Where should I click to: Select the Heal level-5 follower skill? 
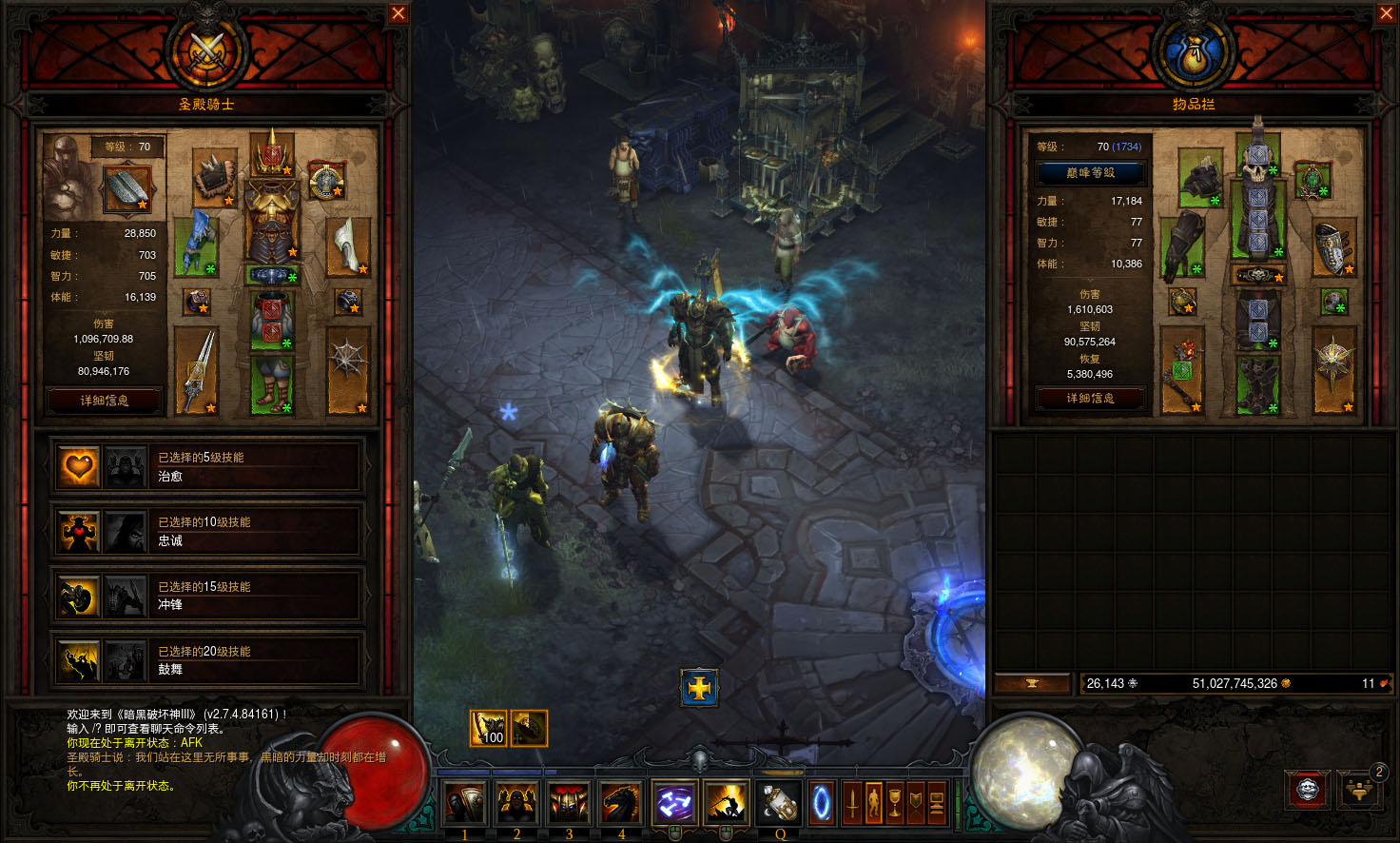coord(78,466)
